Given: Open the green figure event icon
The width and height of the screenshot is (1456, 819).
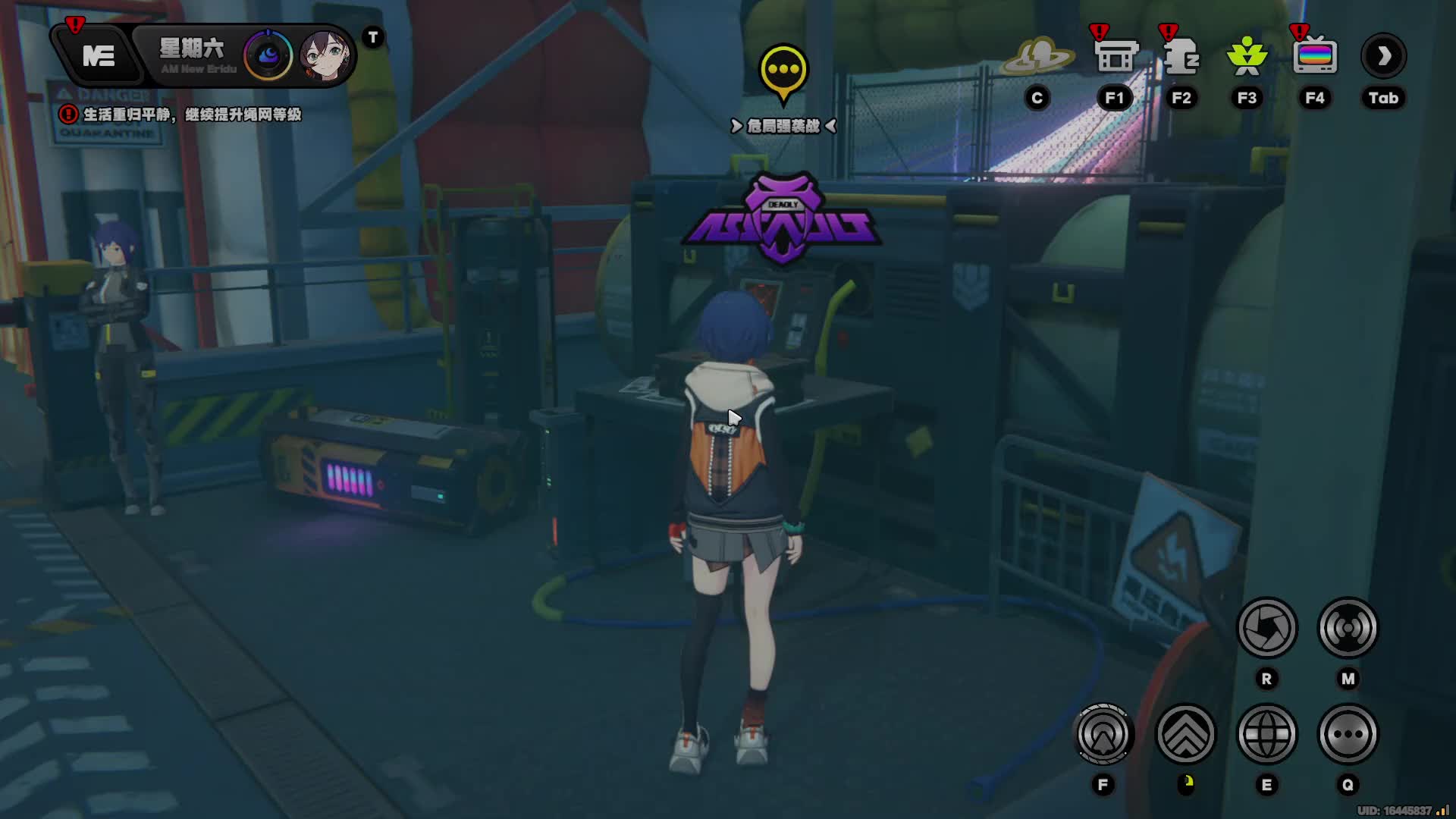Looking at the screenshot, I should [x=1247, y=56].
